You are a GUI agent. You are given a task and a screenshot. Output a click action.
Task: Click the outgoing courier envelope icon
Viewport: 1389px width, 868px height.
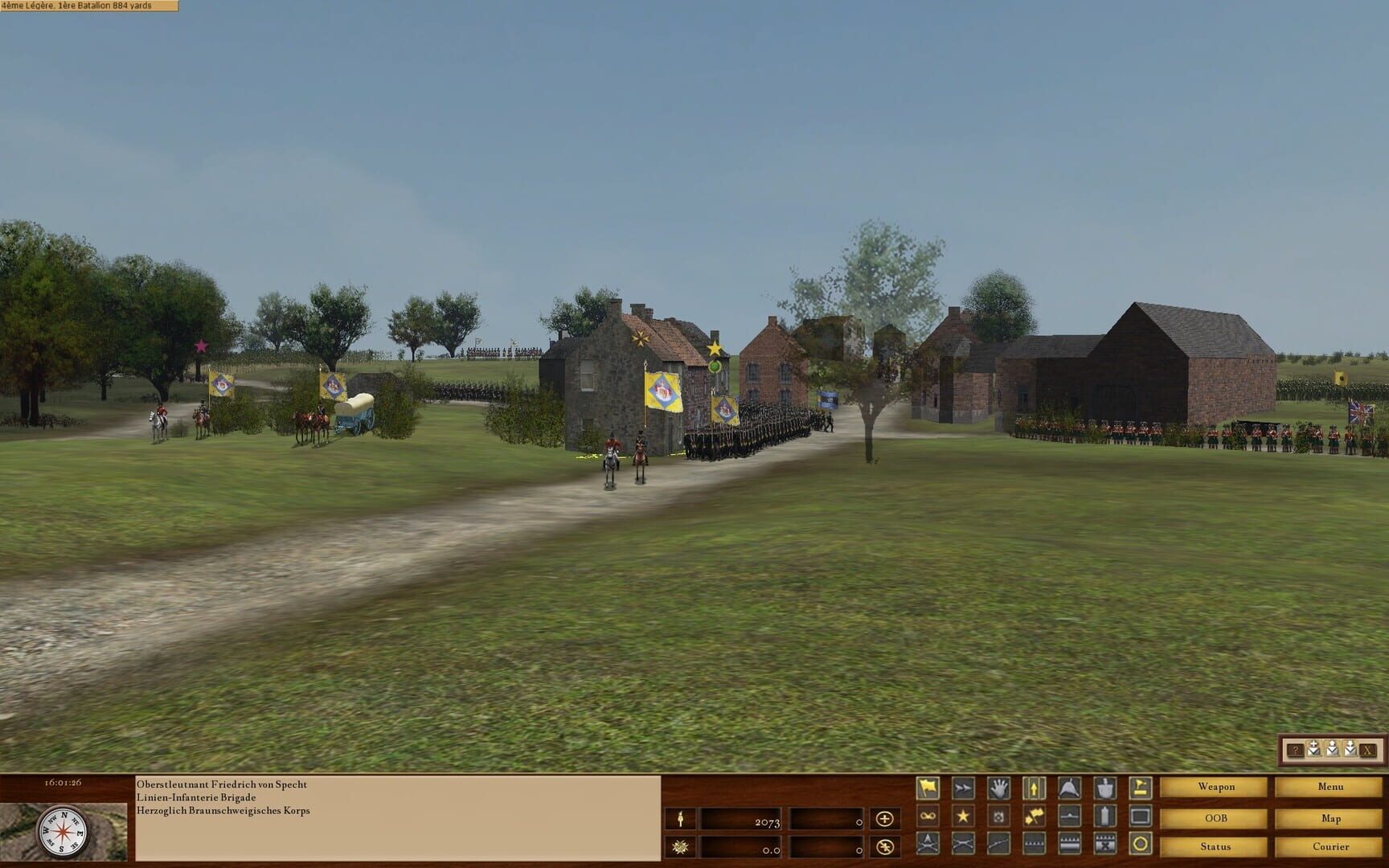point(1332,749)
